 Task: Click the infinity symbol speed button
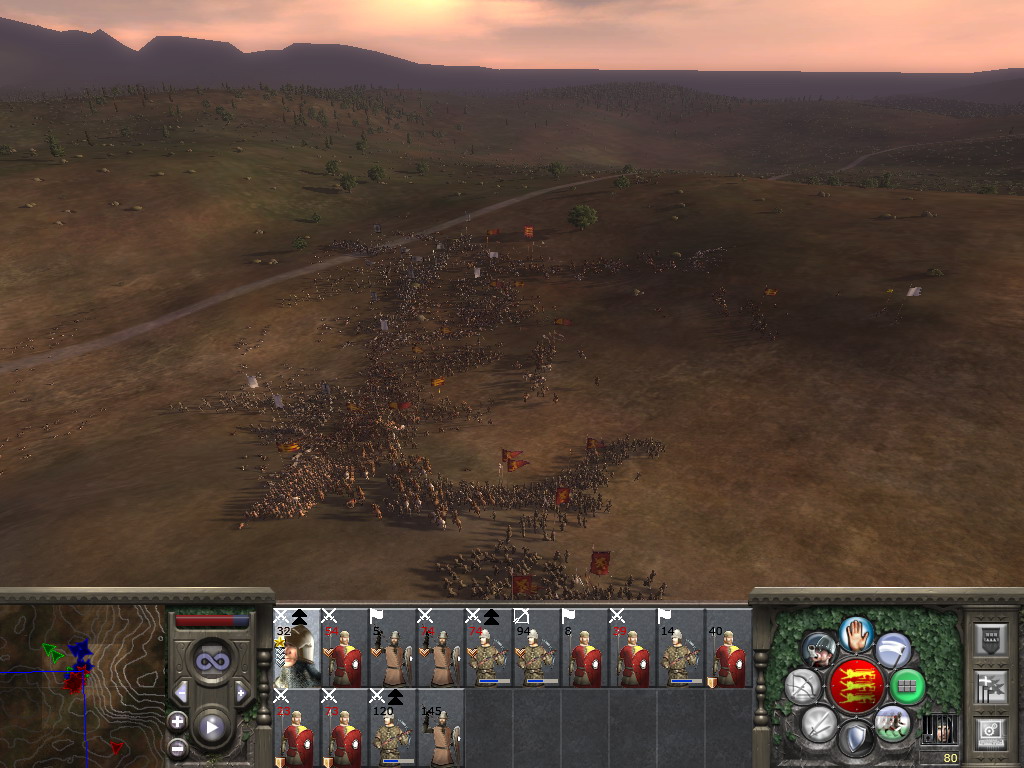pos(211,661)
